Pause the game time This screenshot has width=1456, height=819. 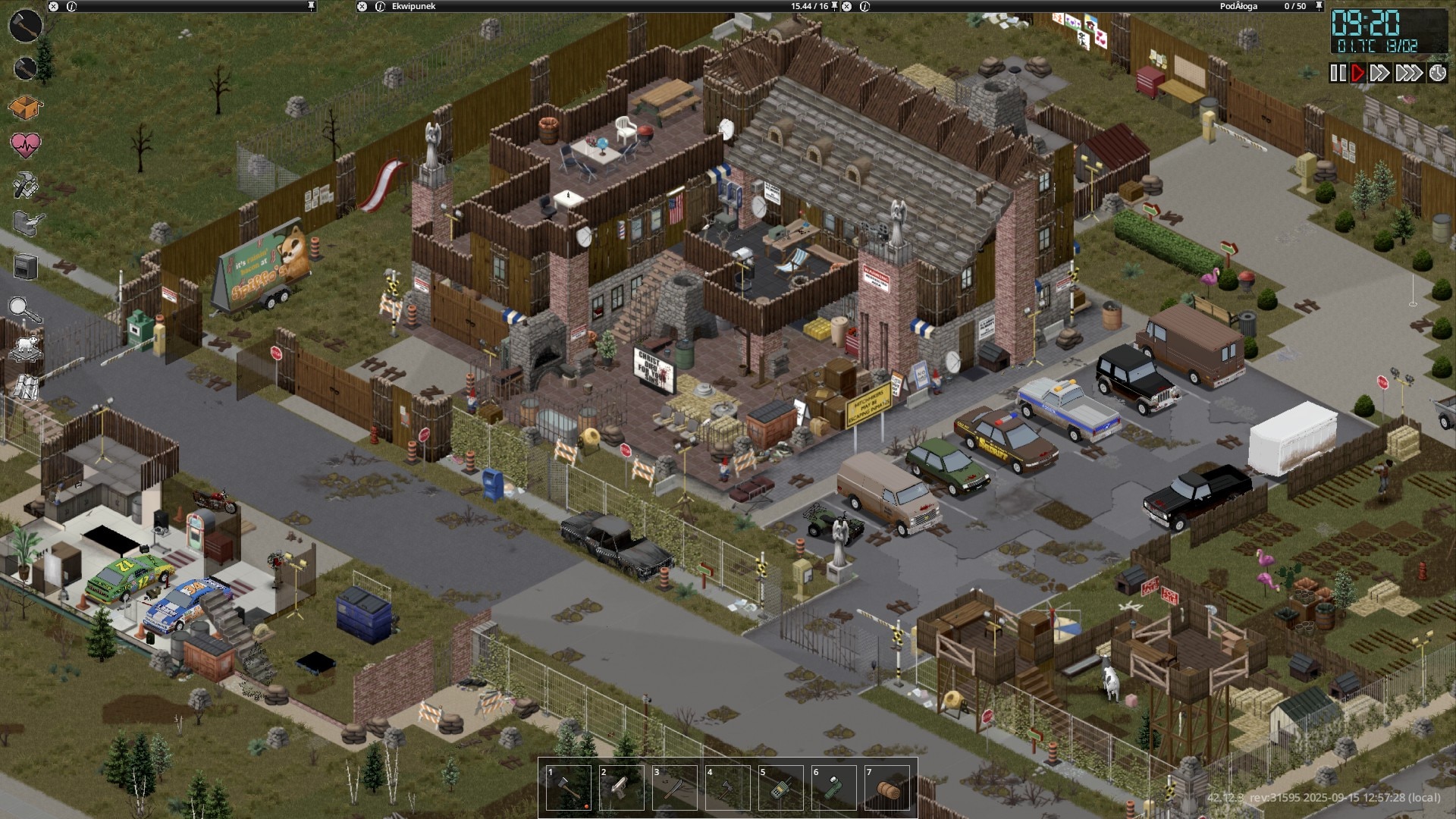[1338, 73]
